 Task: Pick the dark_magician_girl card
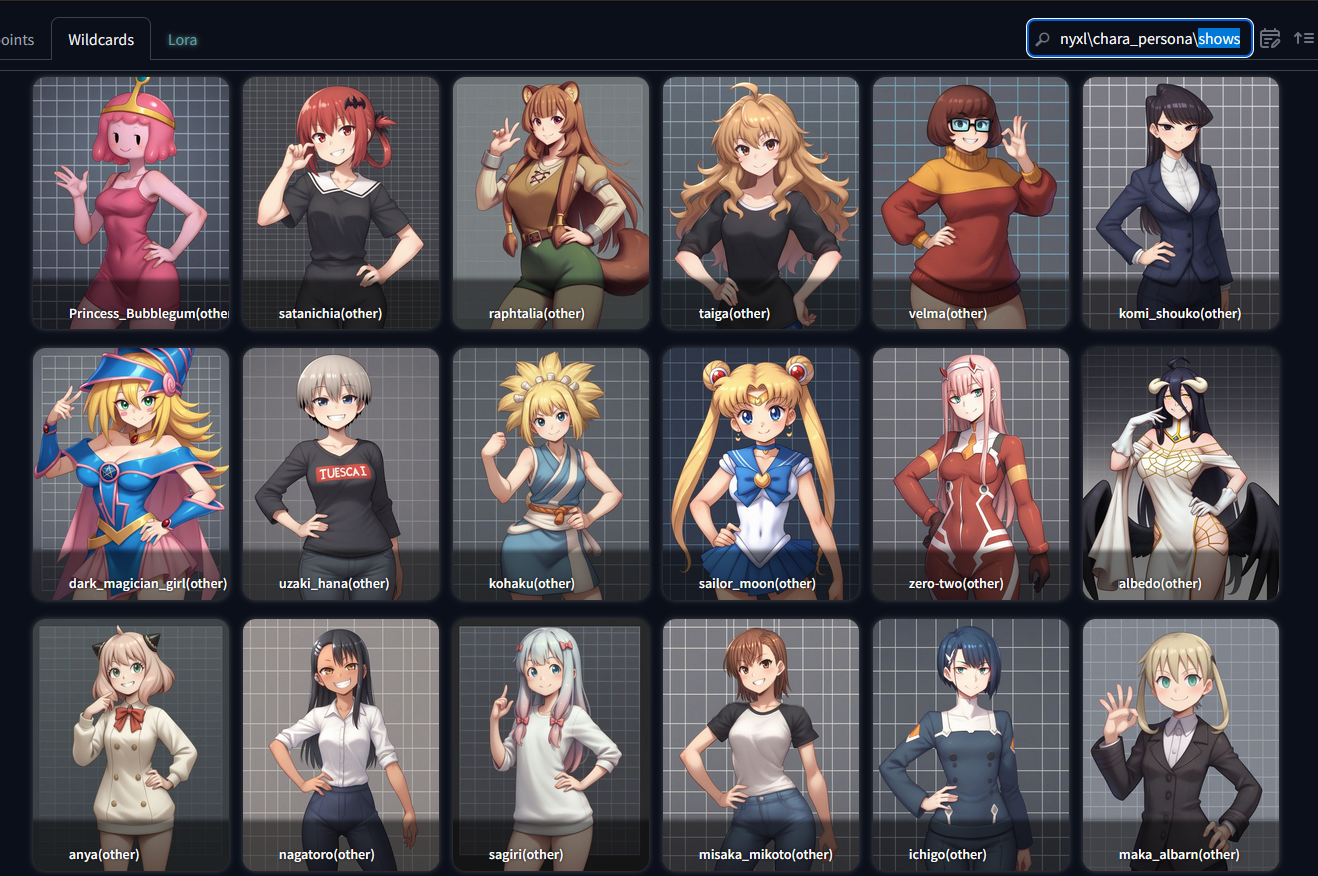(131, 474)
